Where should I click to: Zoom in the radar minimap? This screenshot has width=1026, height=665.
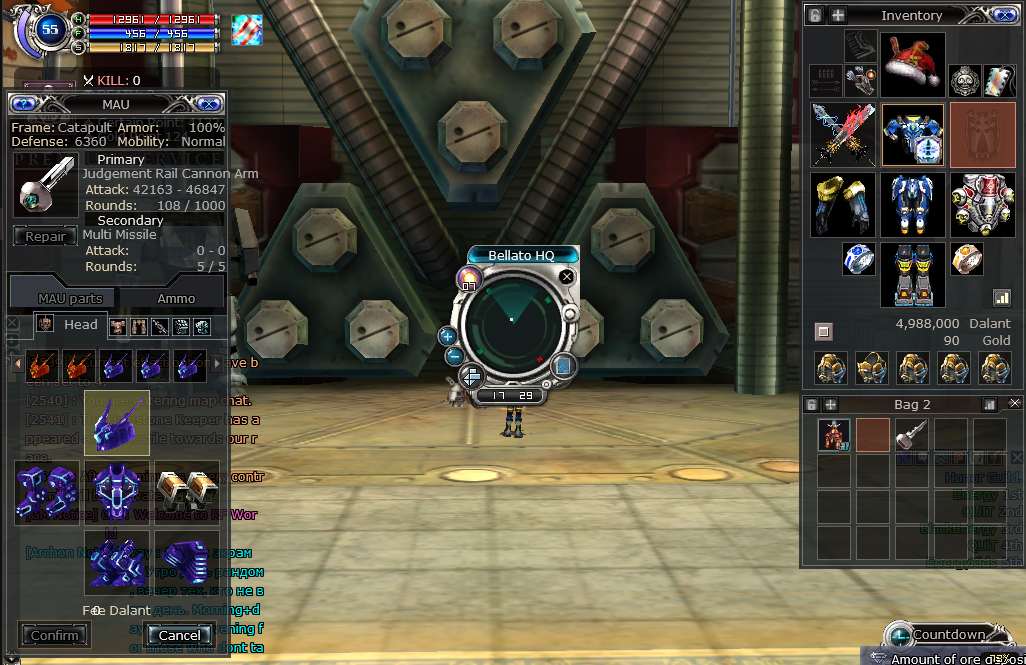tap(448, 336)
